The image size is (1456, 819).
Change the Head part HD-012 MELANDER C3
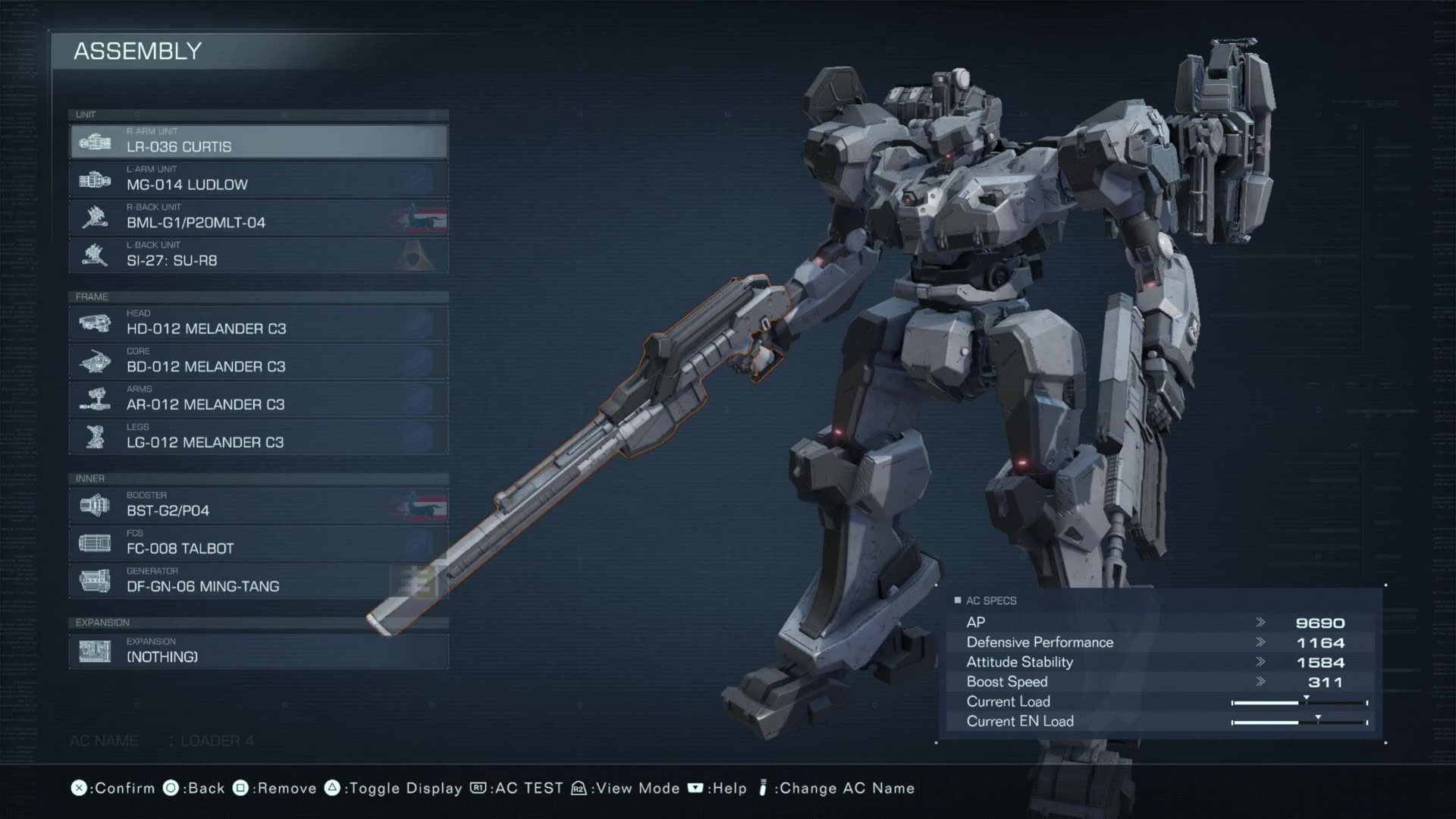[258, 324]
